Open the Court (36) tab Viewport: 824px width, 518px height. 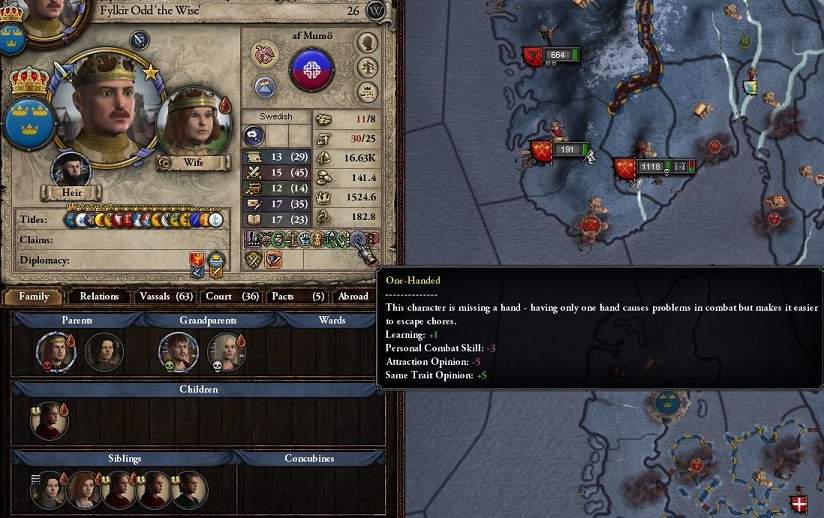pos(231,296)
